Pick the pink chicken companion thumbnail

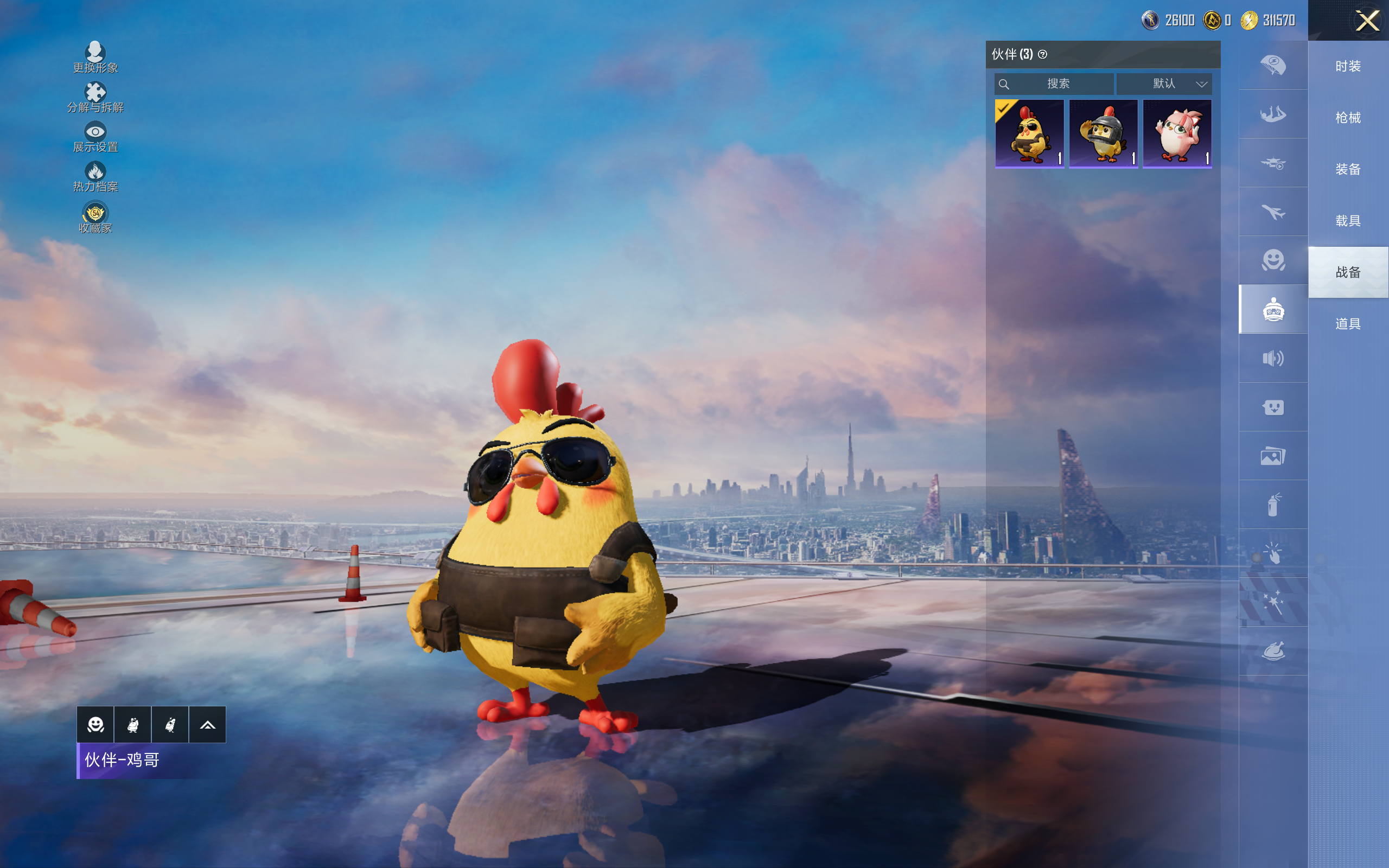(1177, 134)
